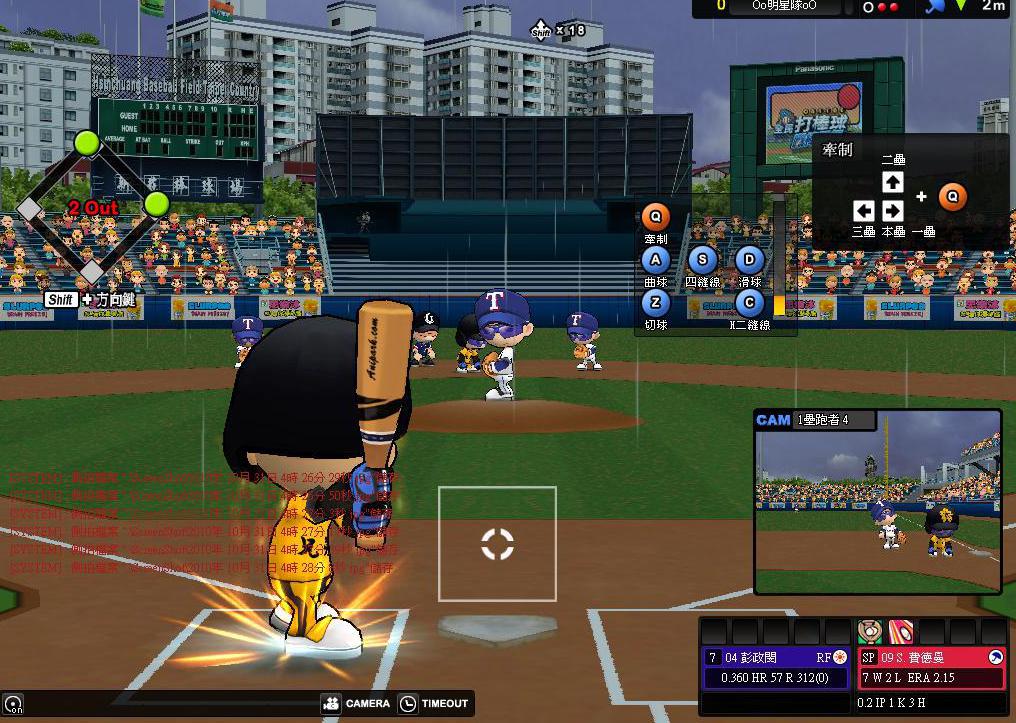Toggle the chat icon in the bottom-left corner
Viewport: 1016px width, 723px height.
[x=12, y=704]
